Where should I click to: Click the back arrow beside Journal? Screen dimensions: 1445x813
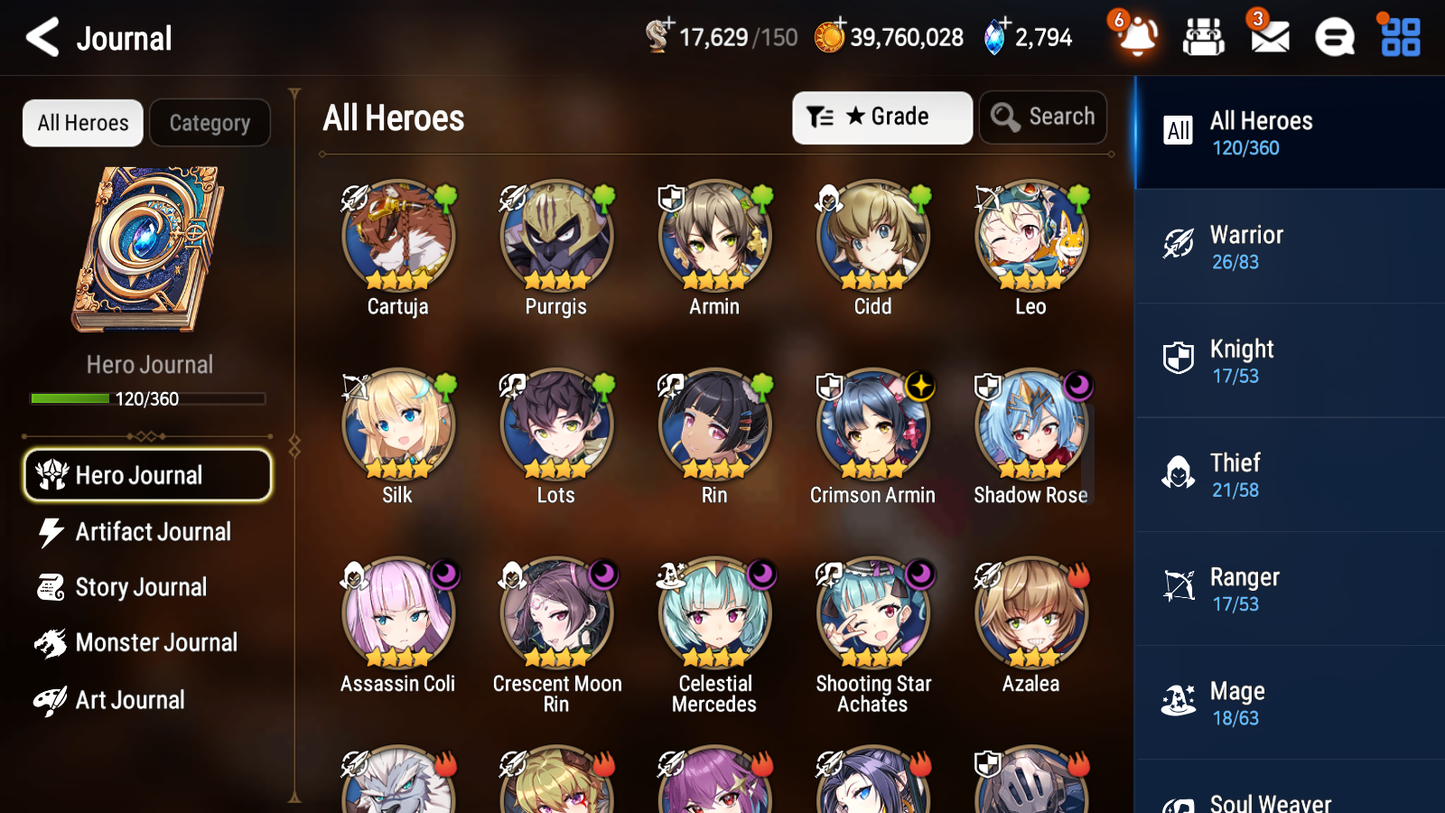pos(42,37)
